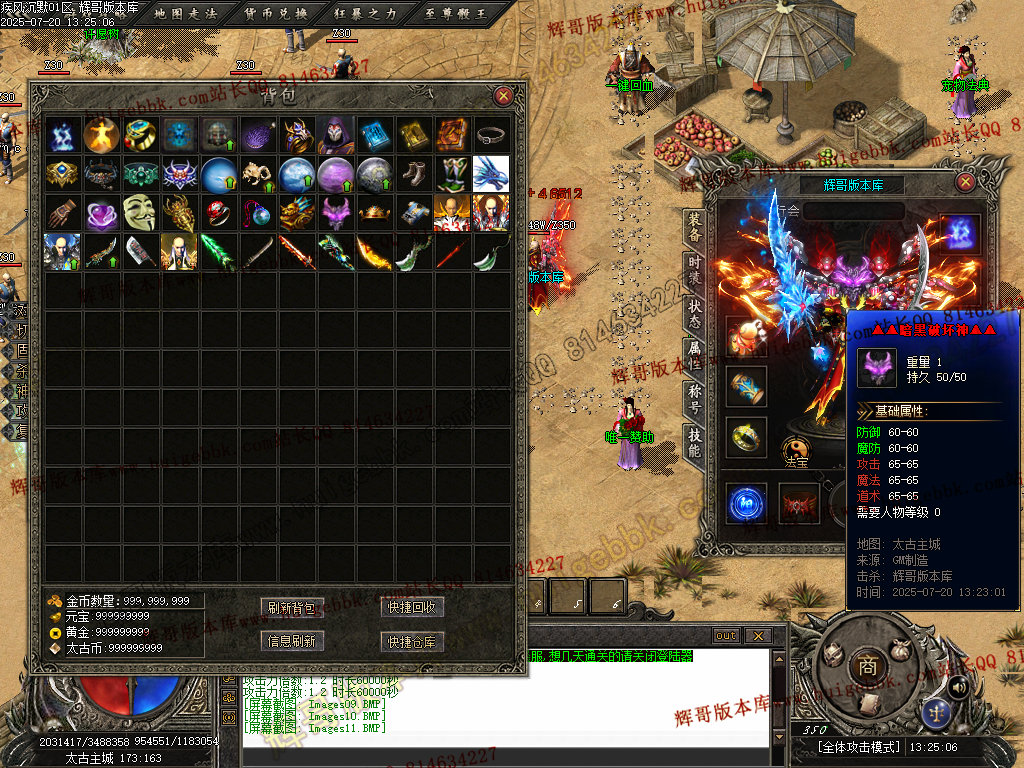Image resolution: width=1024 pixels, height=768 pixels.
Task: Open the 快捷仓库 quick warehouse
Action: [x=412, y=641]
